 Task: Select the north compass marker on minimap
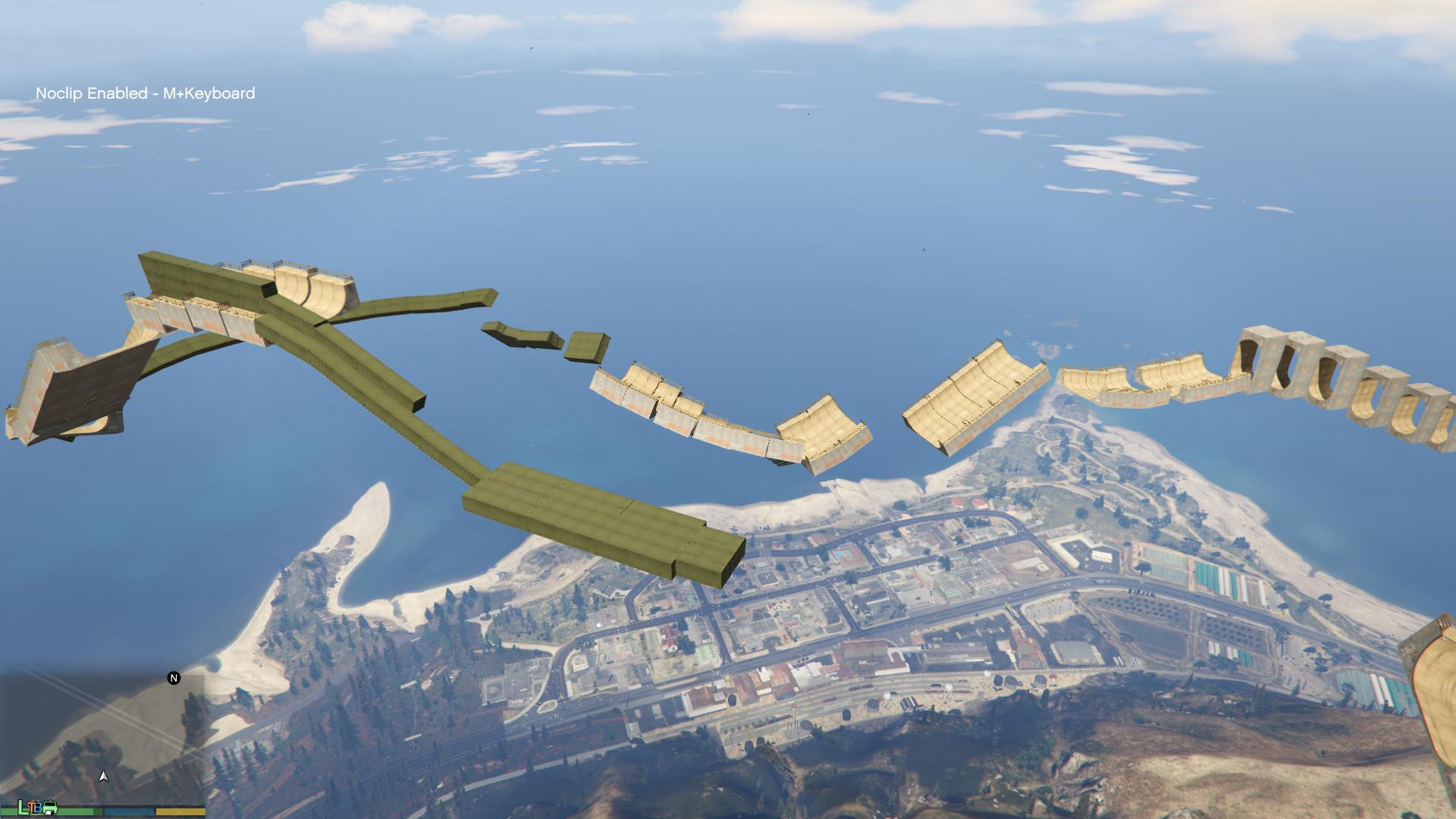174,678
